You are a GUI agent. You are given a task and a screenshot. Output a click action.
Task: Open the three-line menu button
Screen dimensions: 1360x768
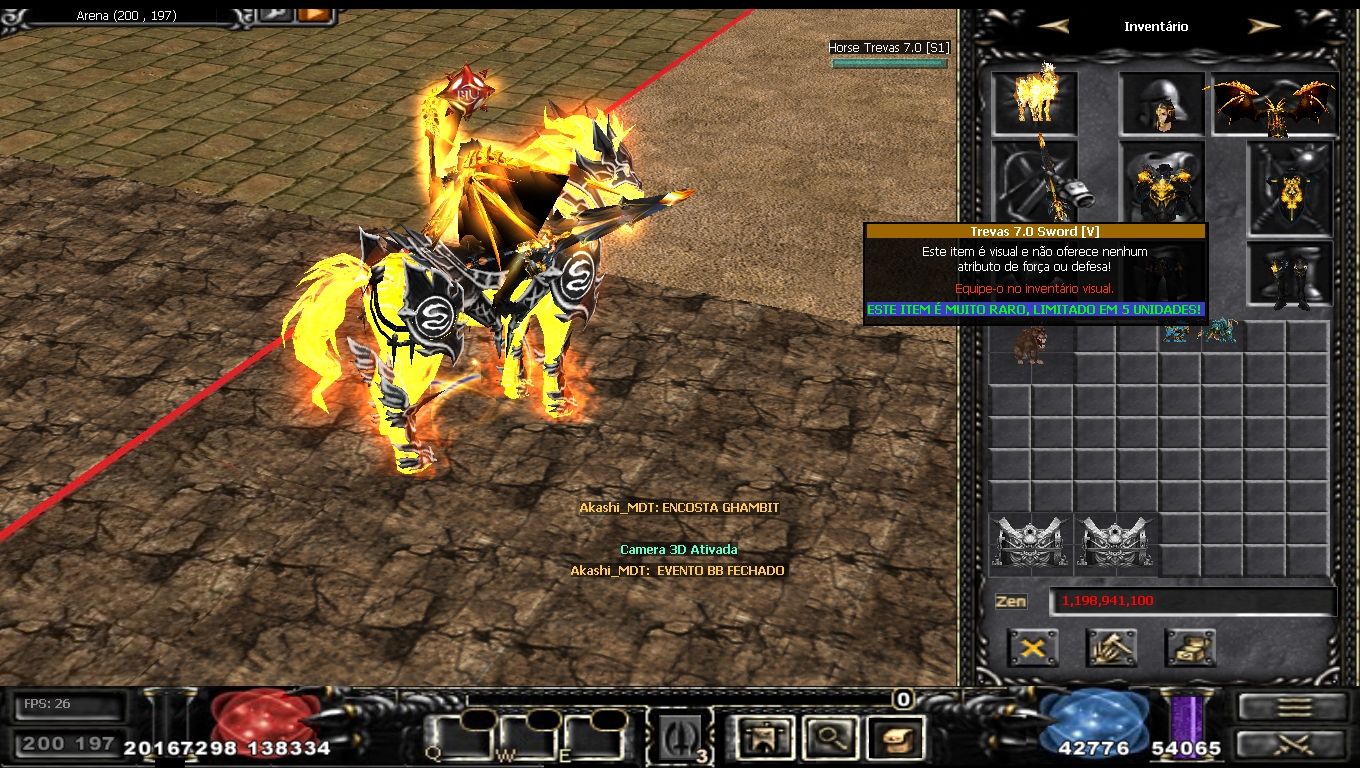click(x=1294, y=706)
